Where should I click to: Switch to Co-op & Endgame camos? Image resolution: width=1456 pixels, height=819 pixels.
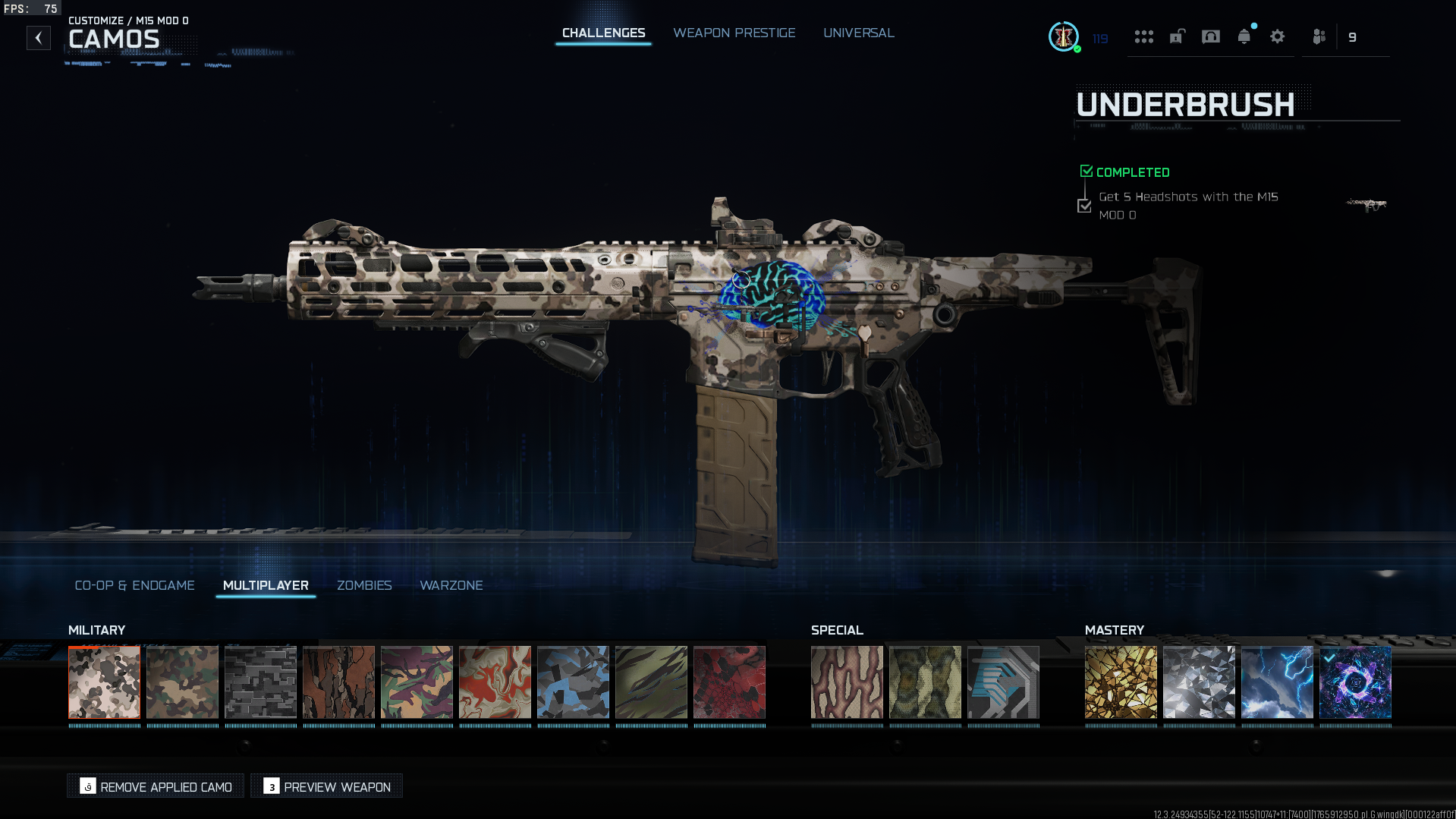point(134,585)
